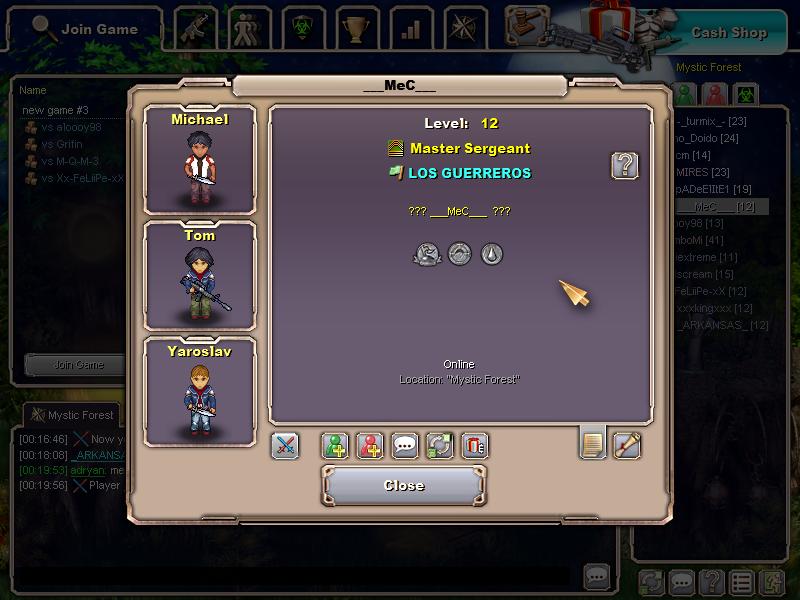
Task: Open the scroll tab in the profile
Action: [x=627, y=443]
